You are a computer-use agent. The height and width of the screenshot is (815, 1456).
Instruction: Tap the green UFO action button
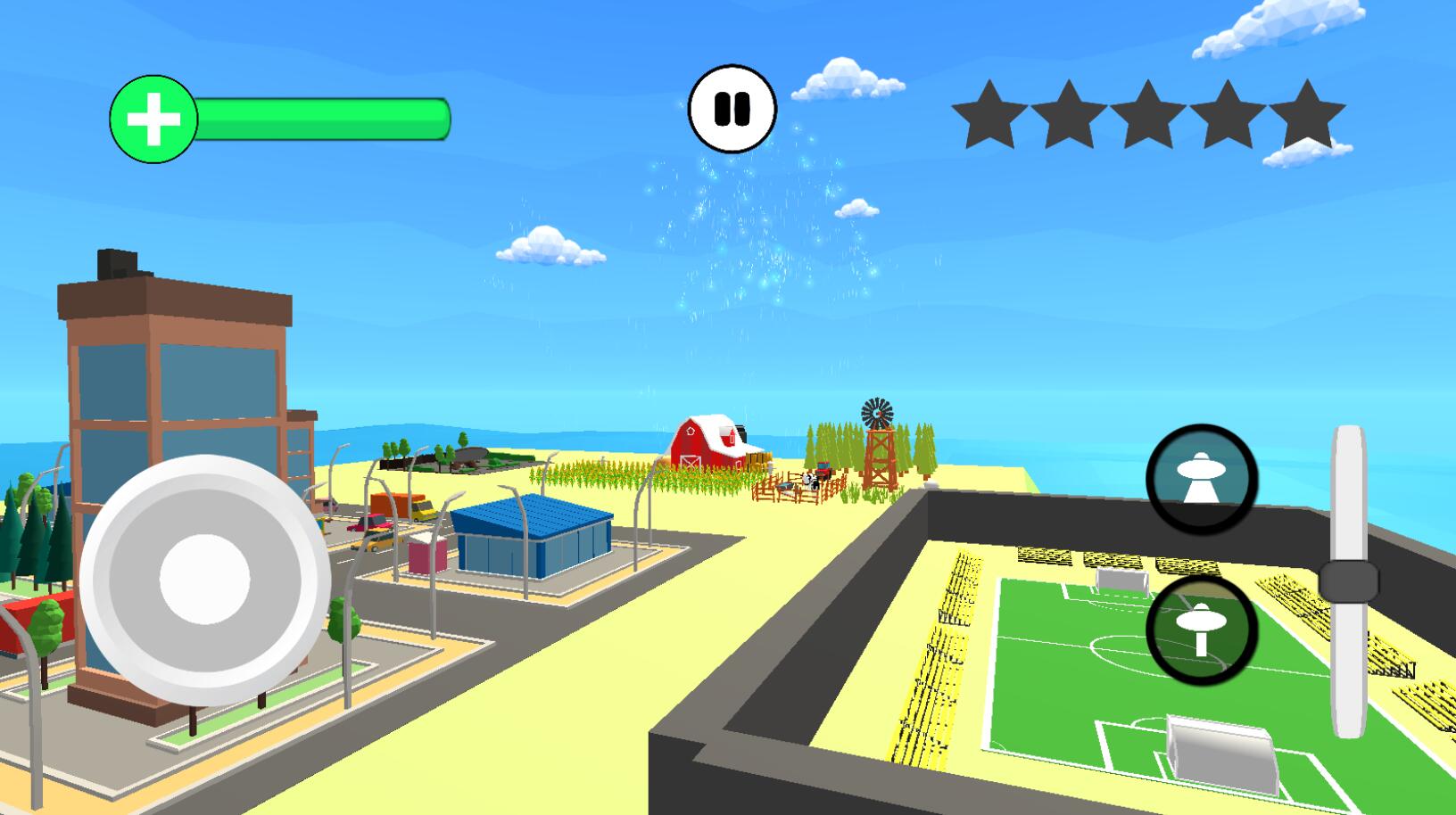coord(1201,628)
